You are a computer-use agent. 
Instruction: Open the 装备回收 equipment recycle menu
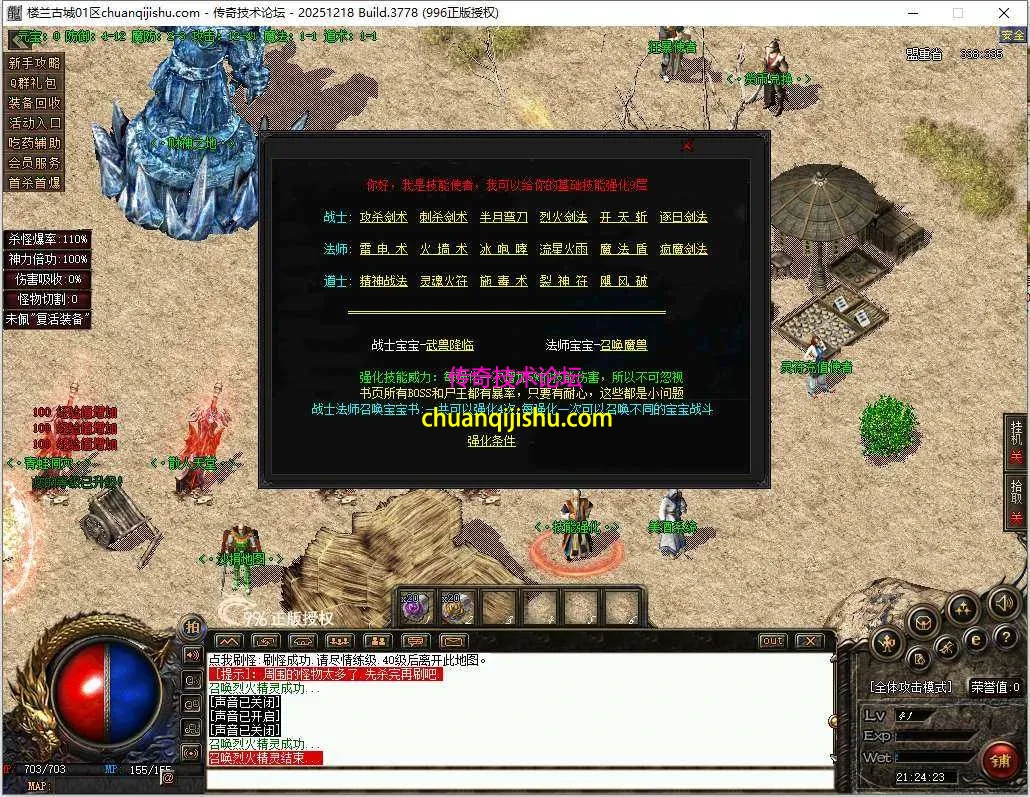click(x=35, y=103)
